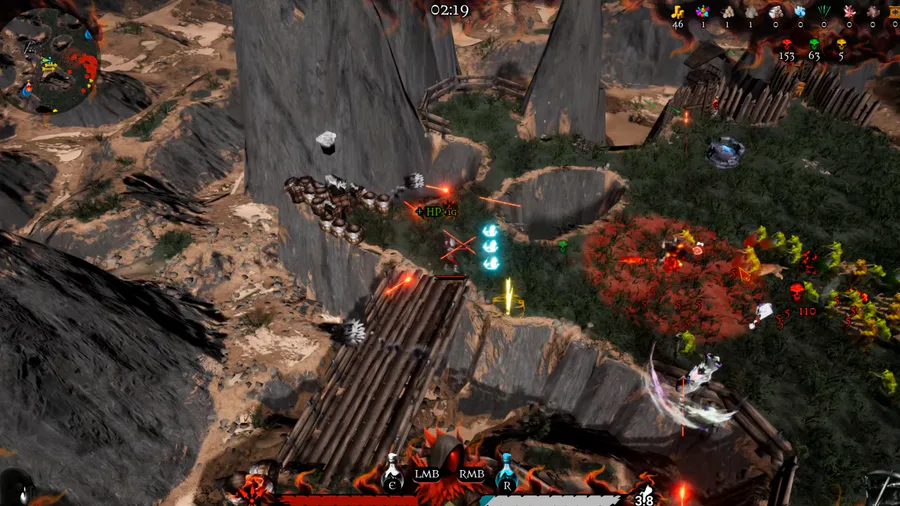The image size is (900, 506).
Task: Click the gold resource icon
Action: (678, 12)
